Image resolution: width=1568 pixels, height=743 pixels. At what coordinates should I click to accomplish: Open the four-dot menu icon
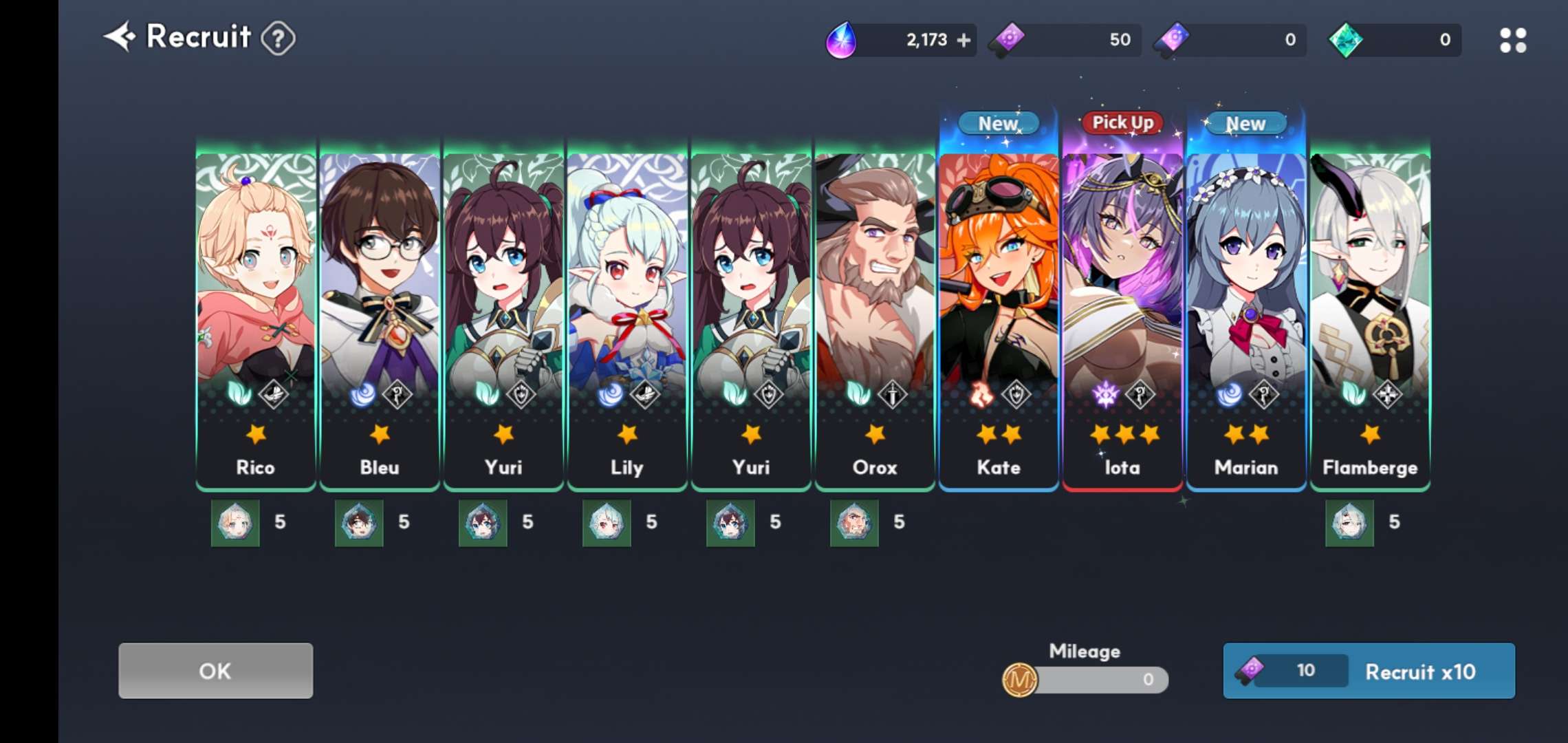pos(1512,41)
